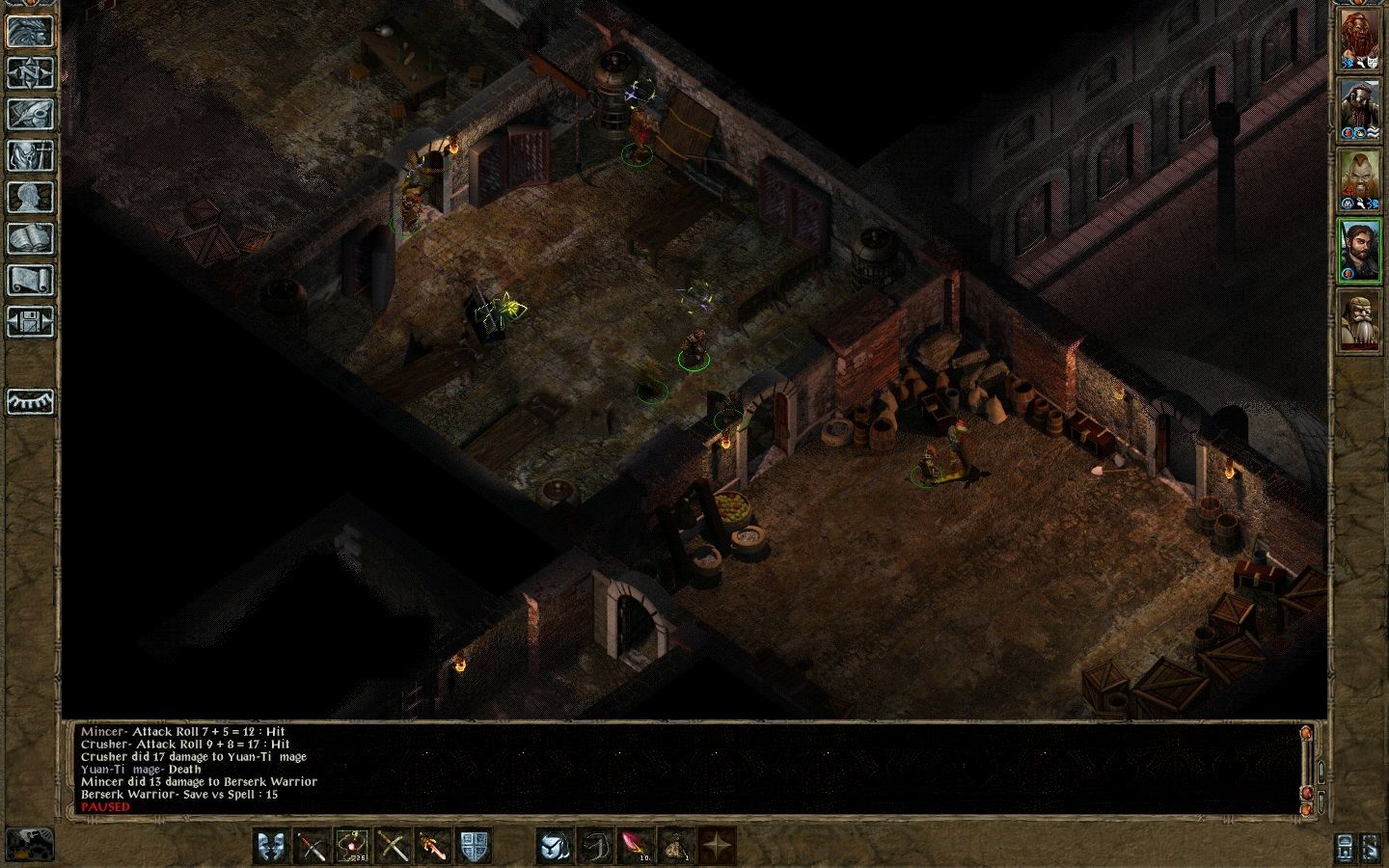
Task: Select the red-bearded dwarf portrait
Action: click(x=1359, y=41)
